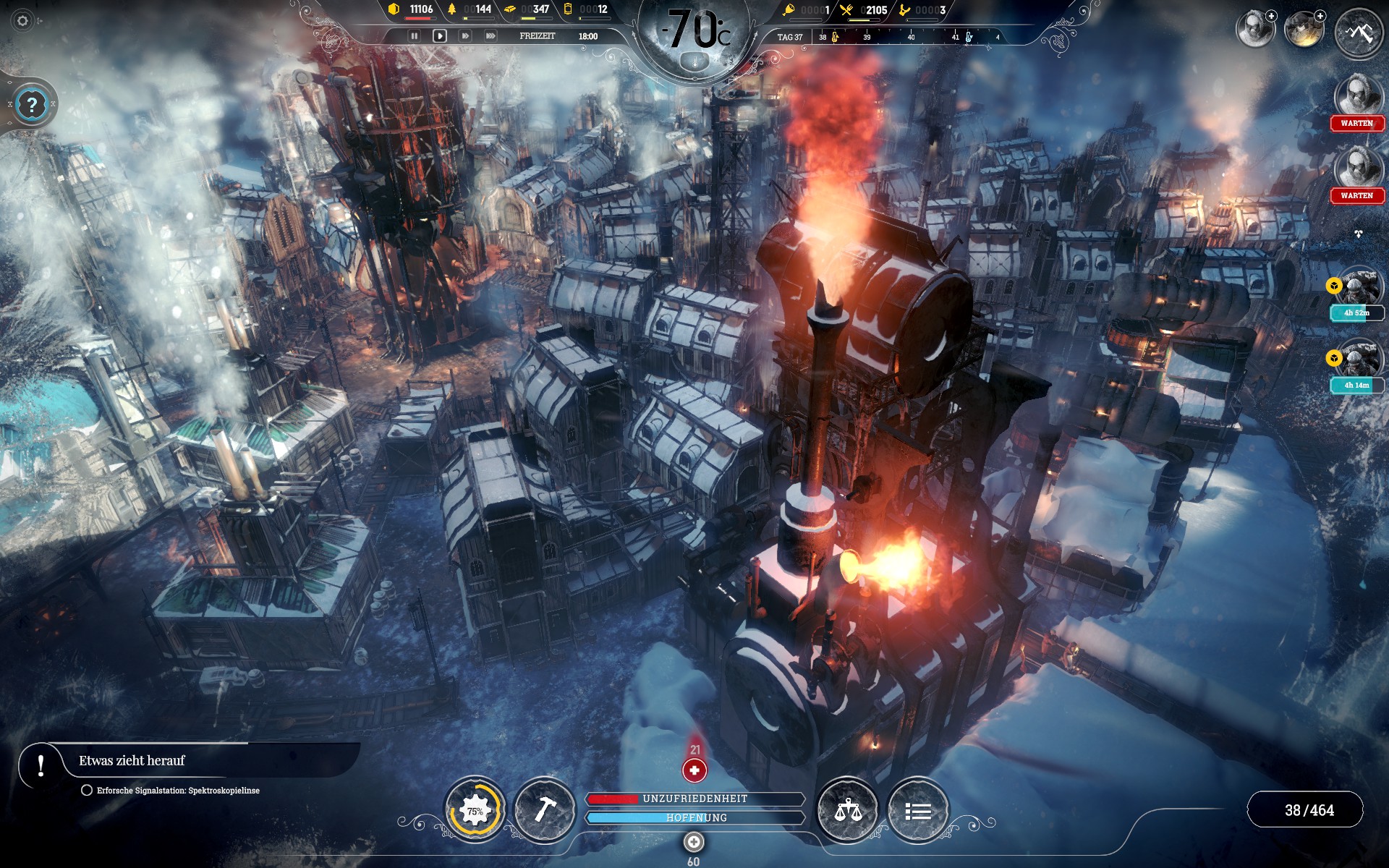Screen dimensions: 1389x868
Task: Select the 'Etwas zieht herauf' objective
Action: click(132, 761)
